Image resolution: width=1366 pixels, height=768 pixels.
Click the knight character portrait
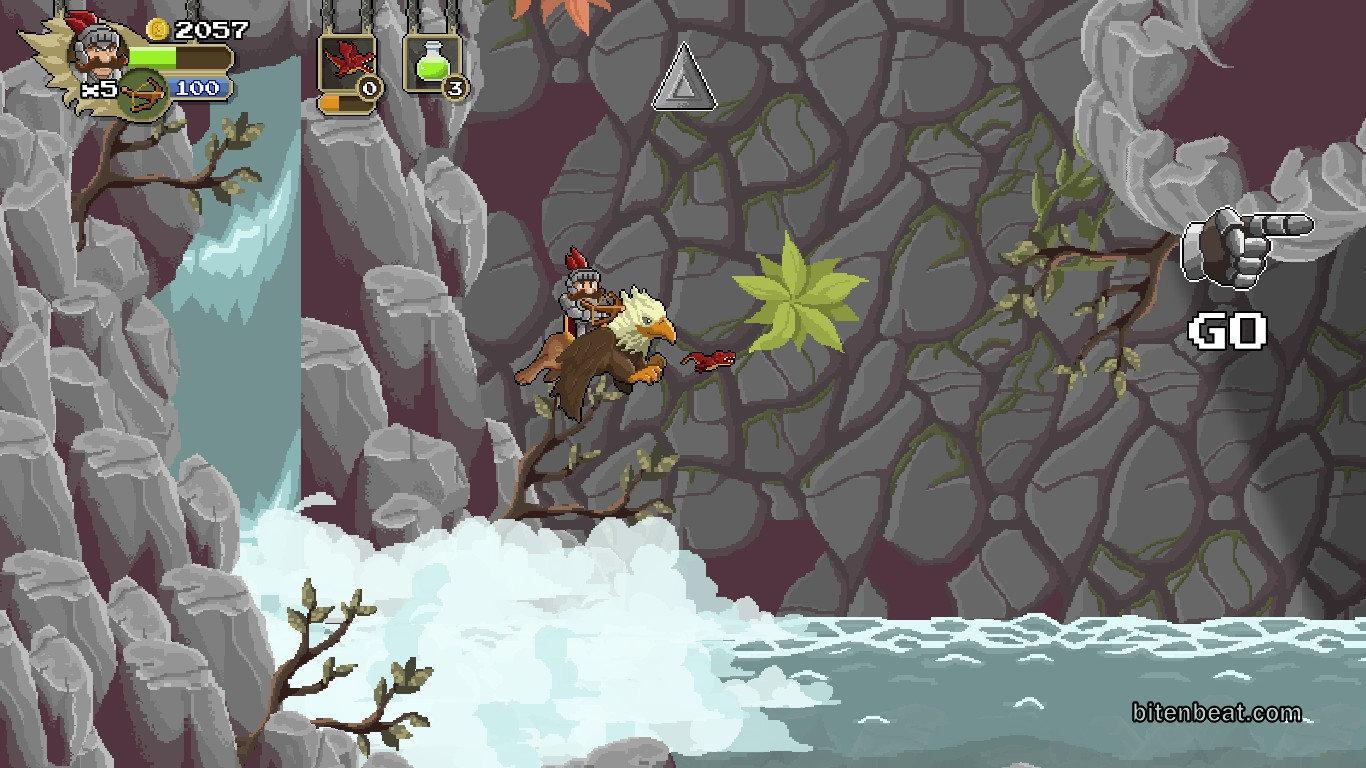click(x=97, y=50)
